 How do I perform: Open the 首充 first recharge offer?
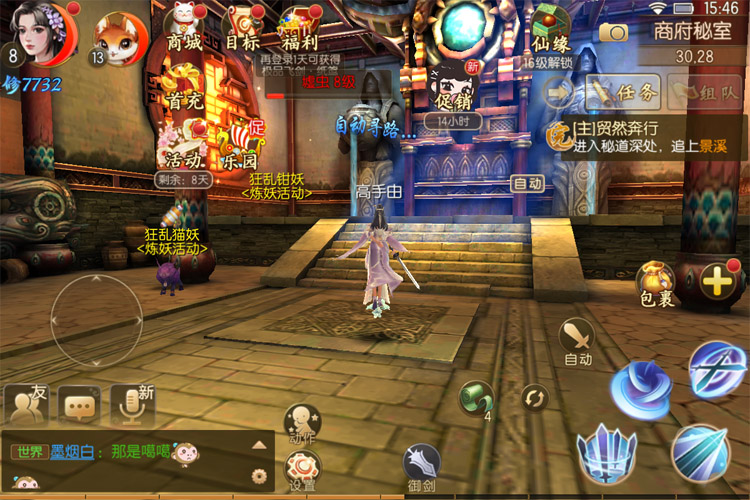click(183, 85)
